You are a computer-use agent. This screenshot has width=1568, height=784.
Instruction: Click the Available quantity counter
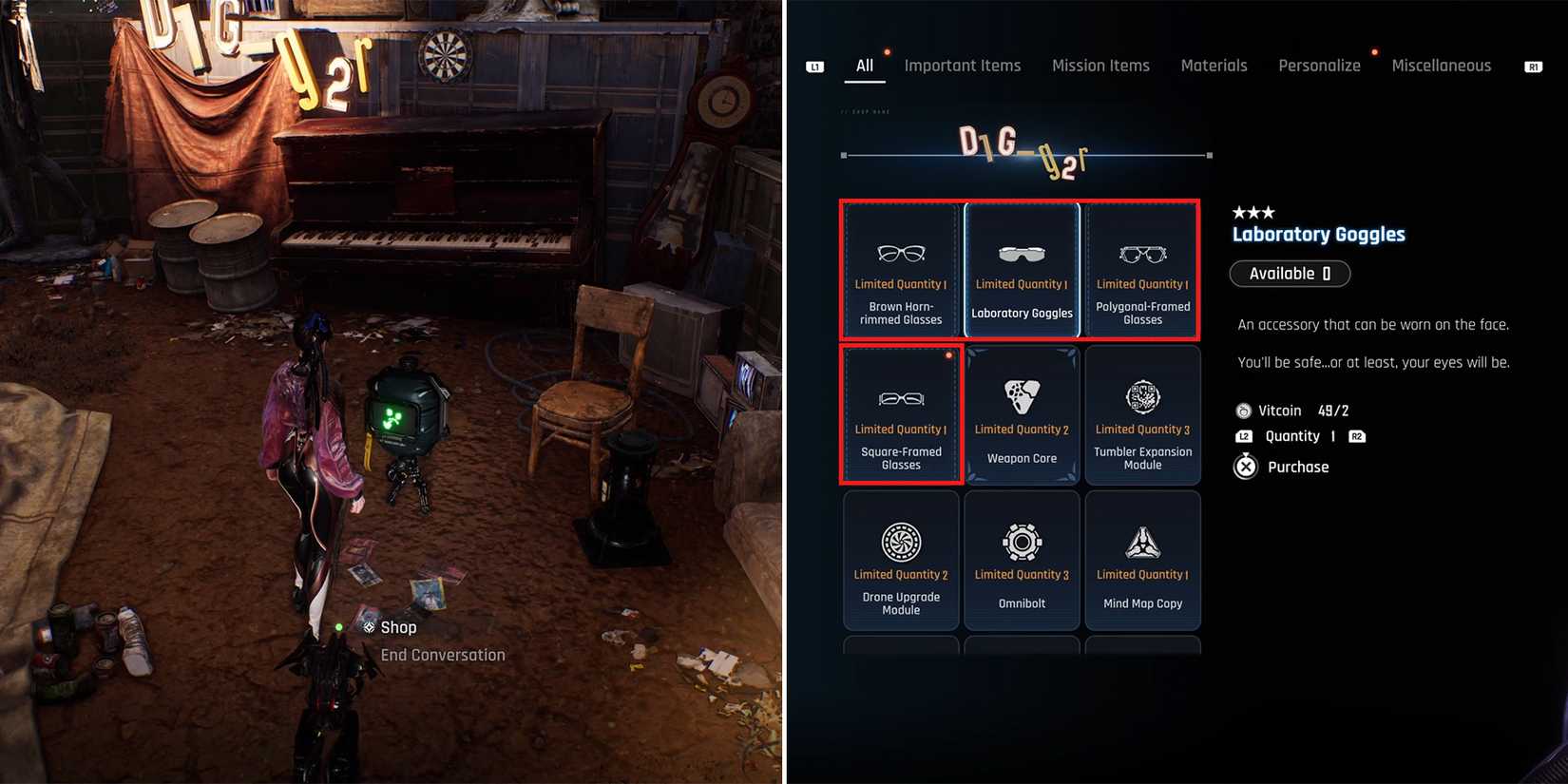coord(1290,273)
